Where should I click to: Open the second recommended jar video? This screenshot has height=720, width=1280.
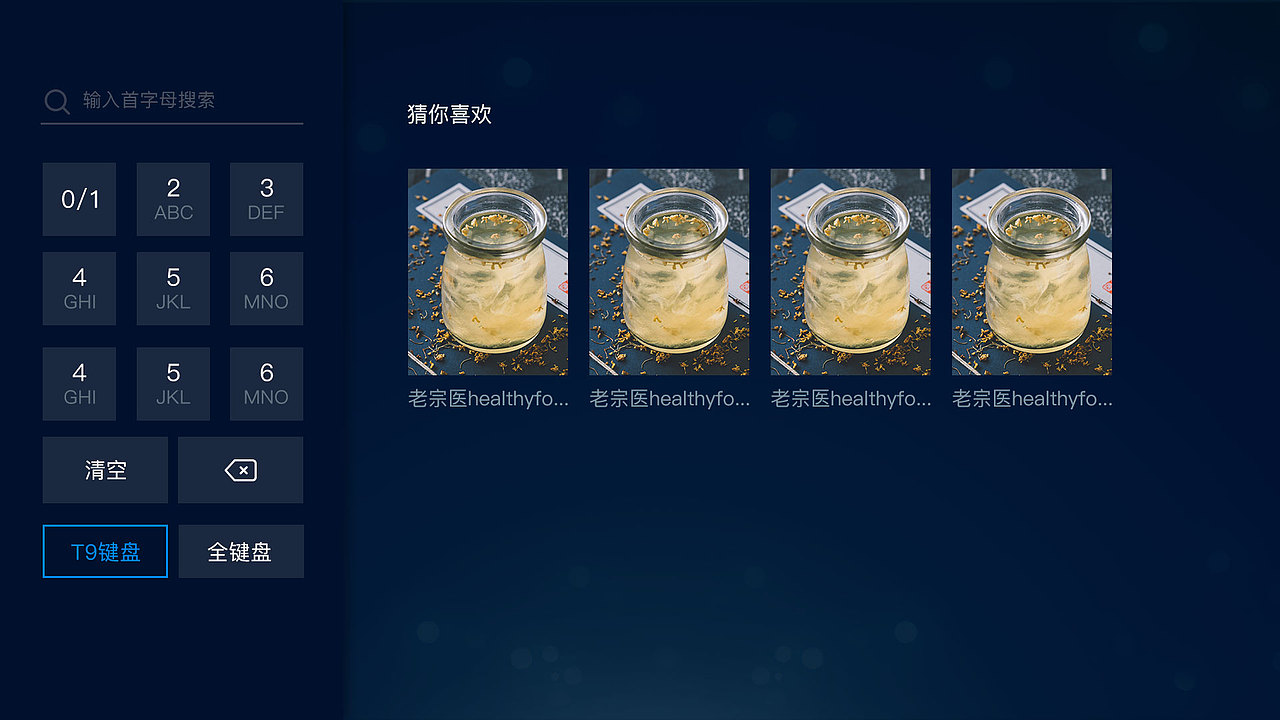click(x=669, y=272)
